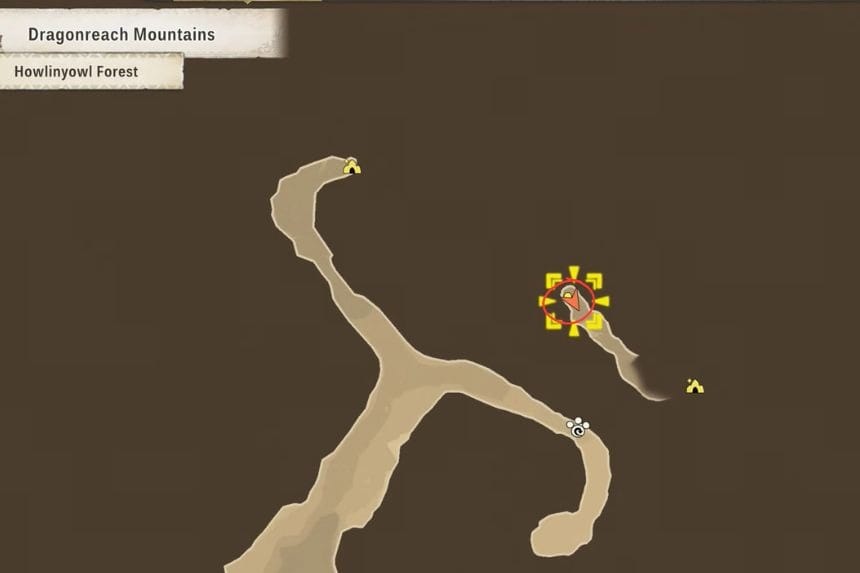The image size is (860, 573).
Task: Open the Howlinyowl Forest area label
Action: pyautogui.click(x=76, y=72)
